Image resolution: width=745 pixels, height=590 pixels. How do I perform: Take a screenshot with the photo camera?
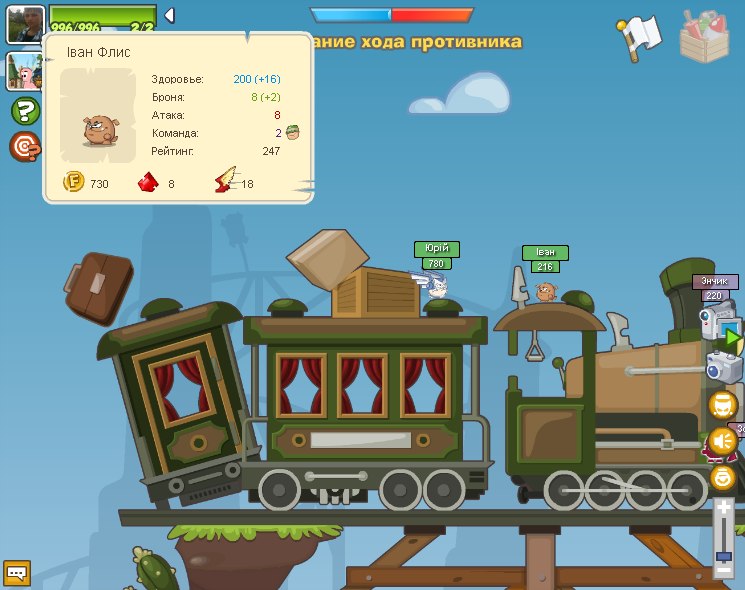point(724,367)
